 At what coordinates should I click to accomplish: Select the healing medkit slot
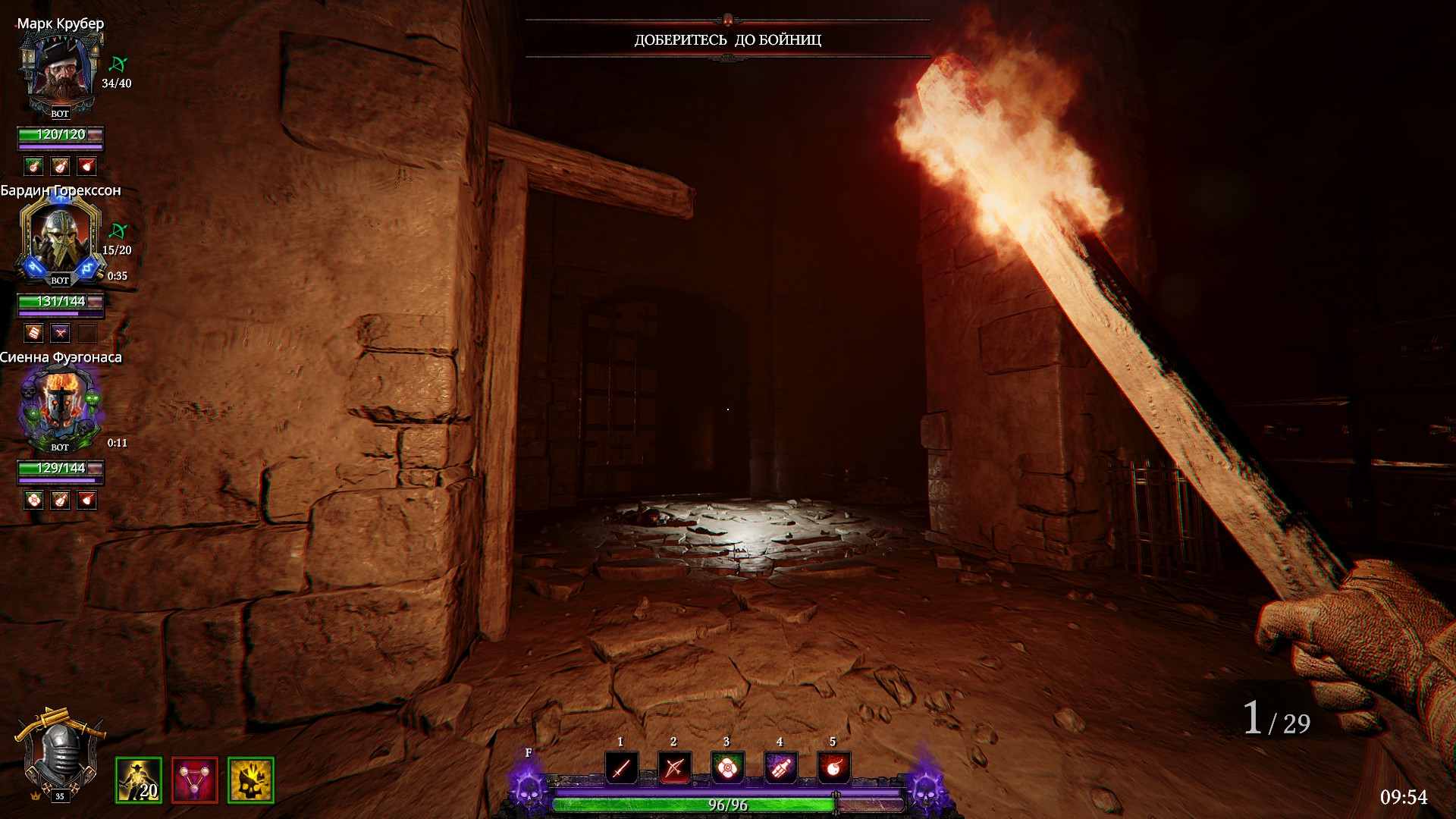coord(727,767)
